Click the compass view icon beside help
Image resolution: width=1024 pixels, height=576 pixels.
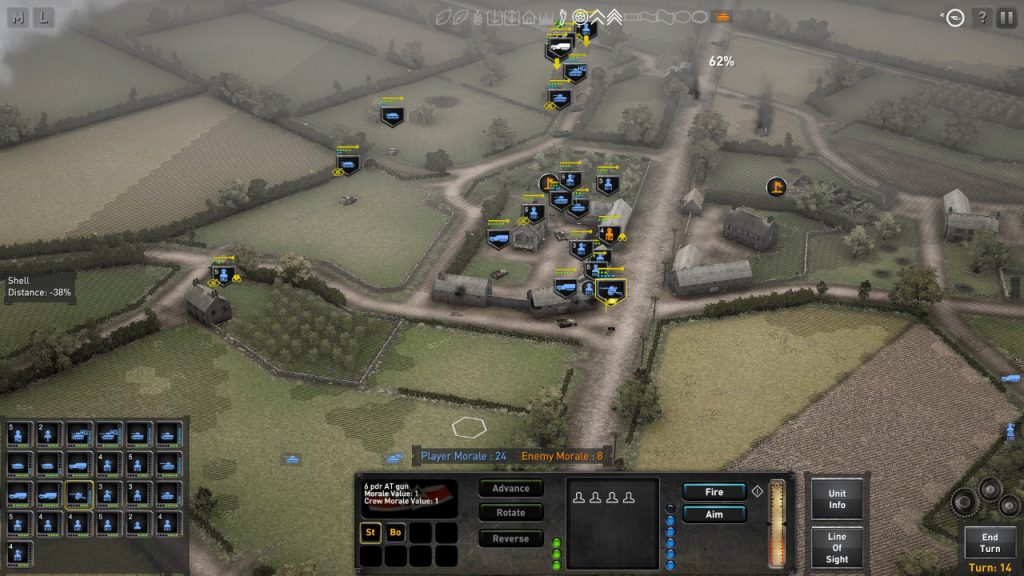coord(954,17)
